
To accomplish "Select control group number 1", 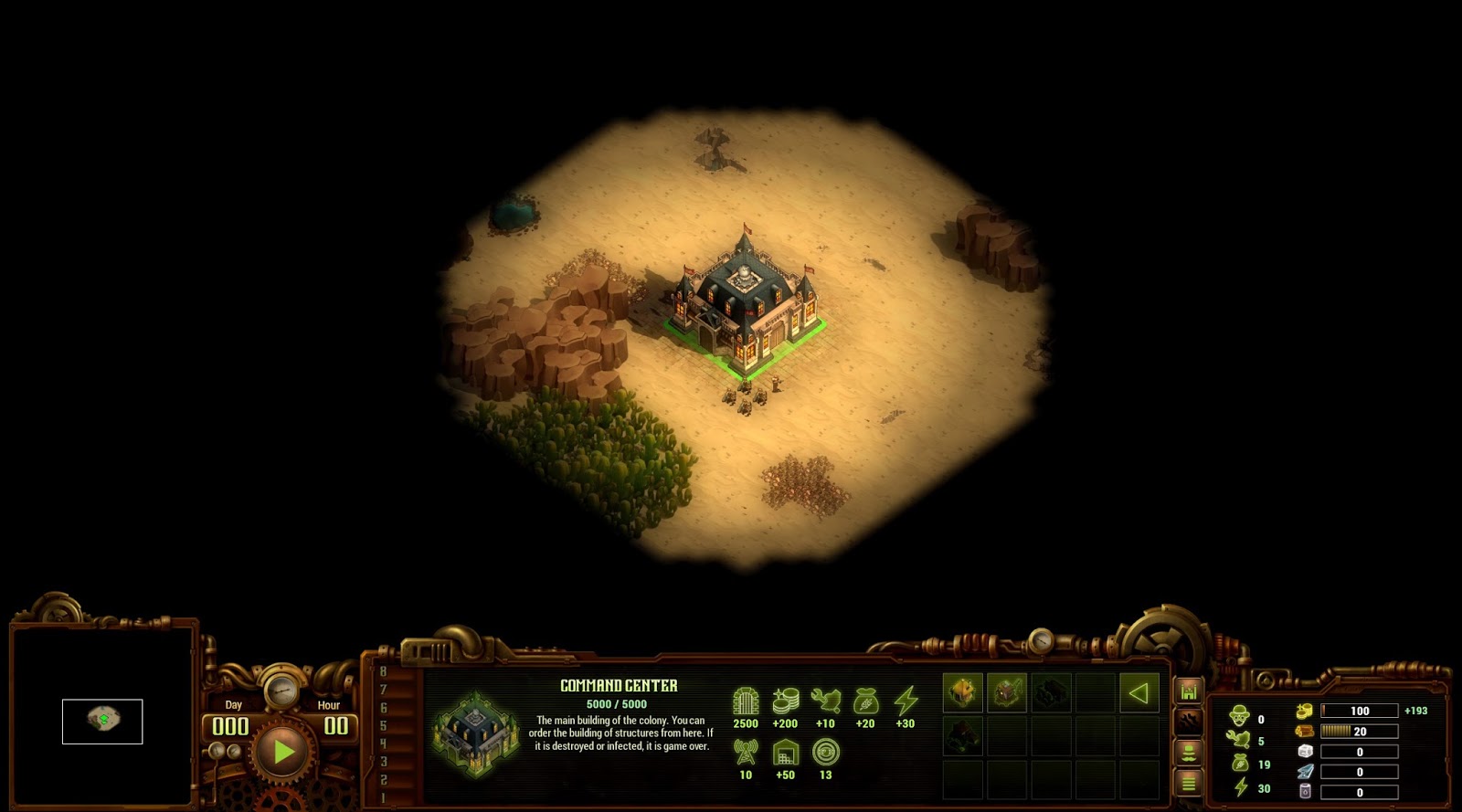I will click(383, 798).
